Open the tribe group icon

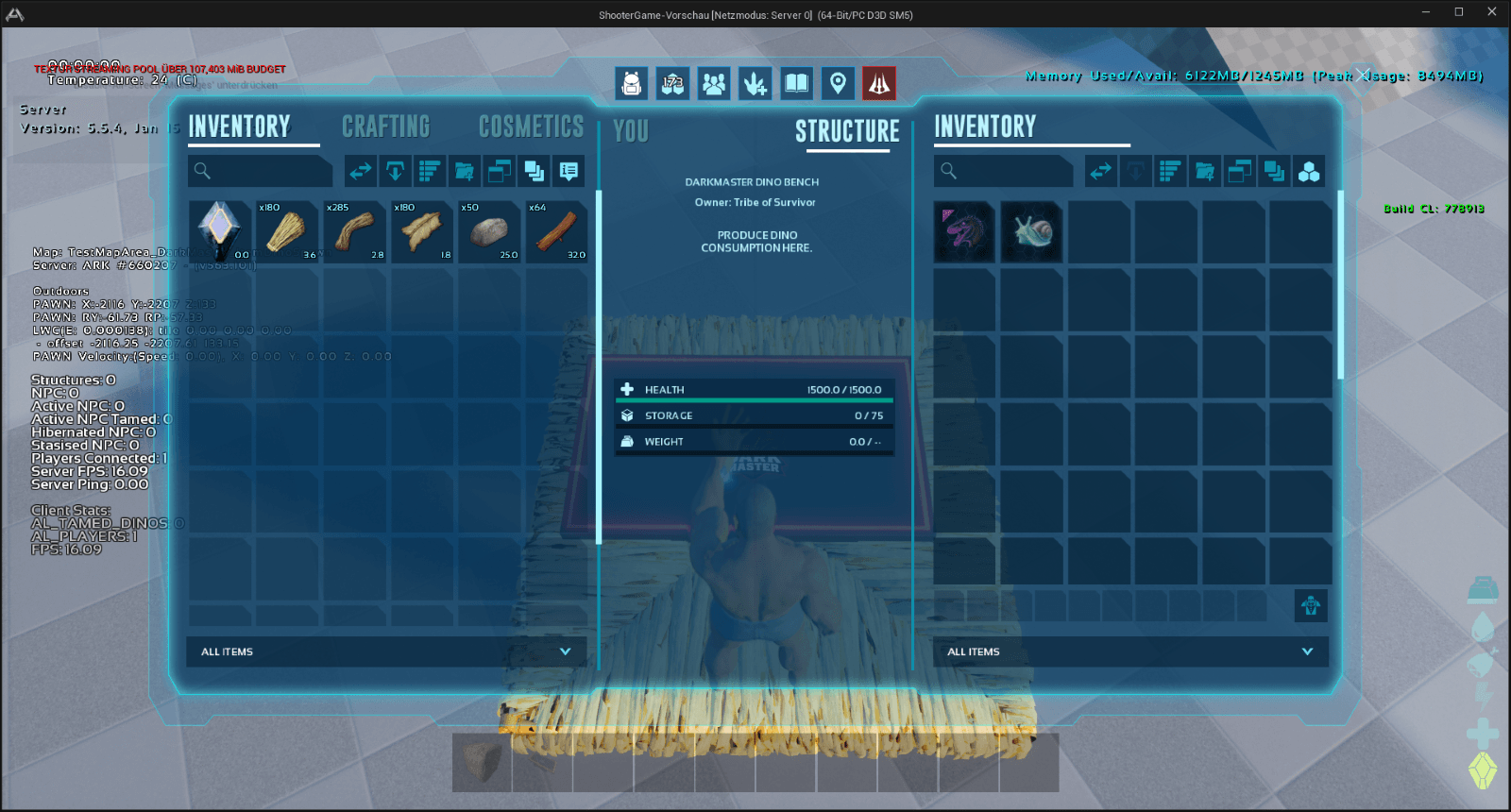(714, 84)
